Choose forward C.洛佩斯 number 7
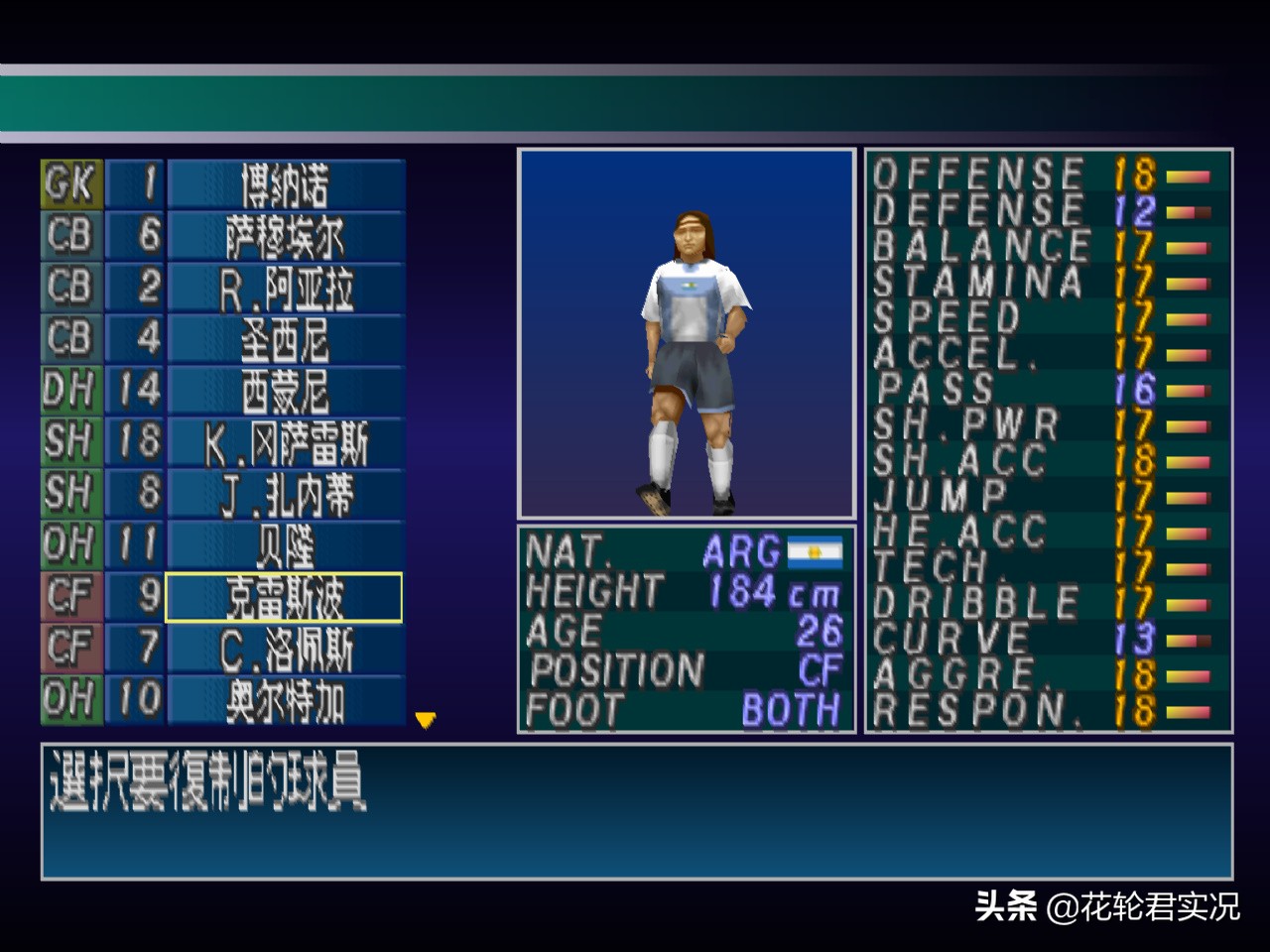The image size is (1270, 952). [285, 649]
